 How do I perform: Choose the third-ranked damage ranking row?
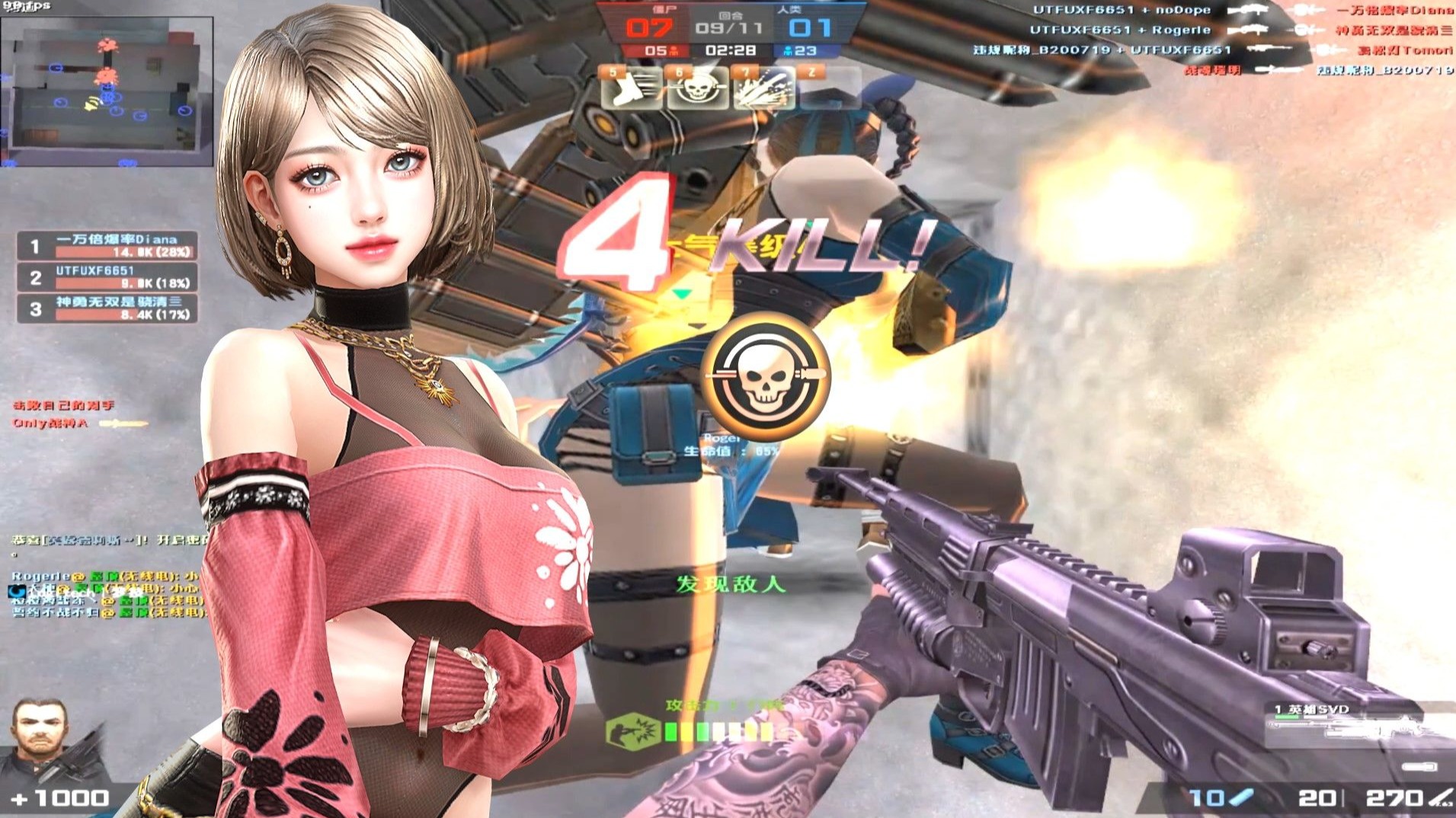pos(107,308)
